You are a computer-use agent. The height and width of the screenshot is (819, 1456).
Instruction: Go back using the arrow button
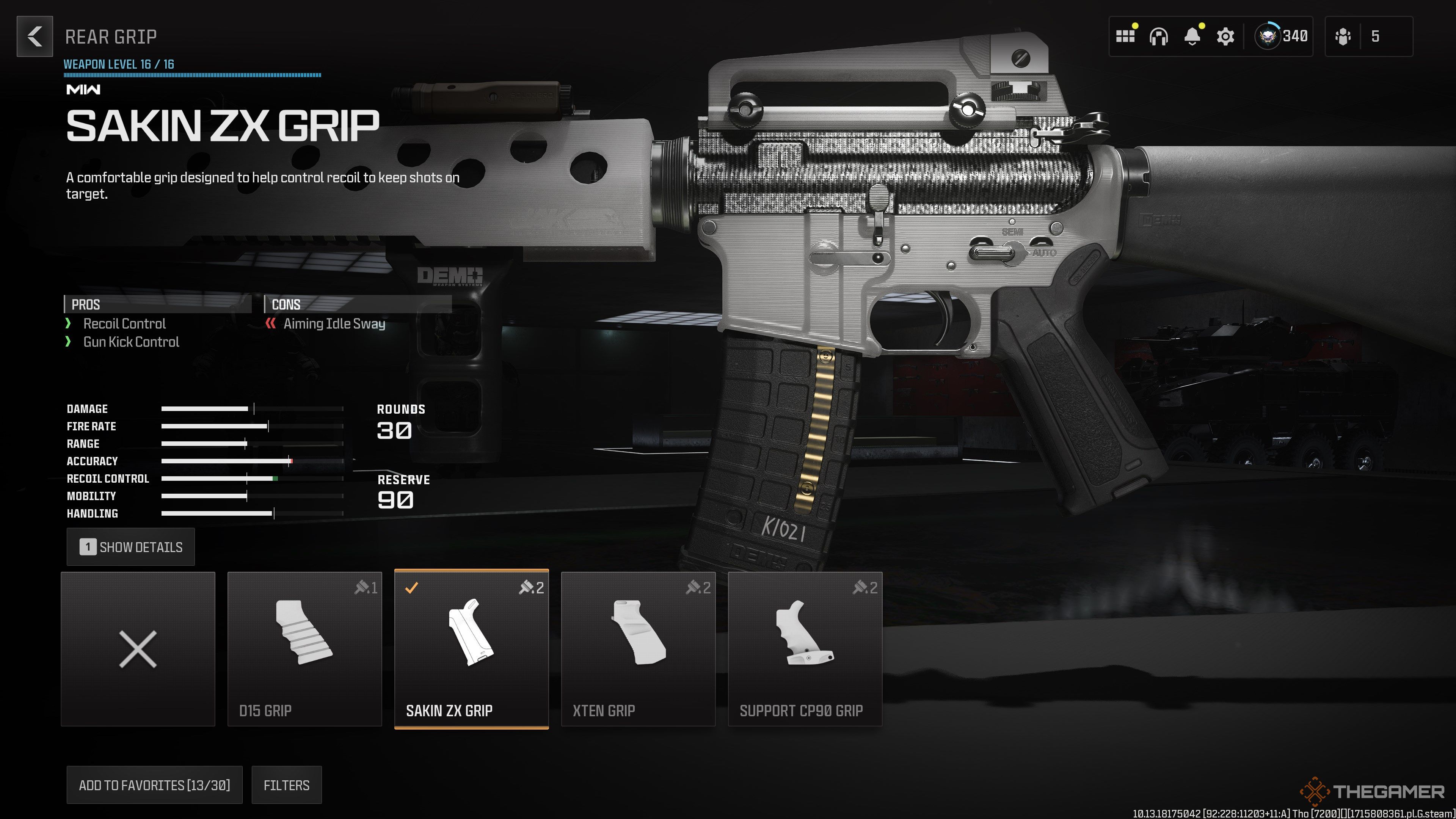click(x=35, y=37)
